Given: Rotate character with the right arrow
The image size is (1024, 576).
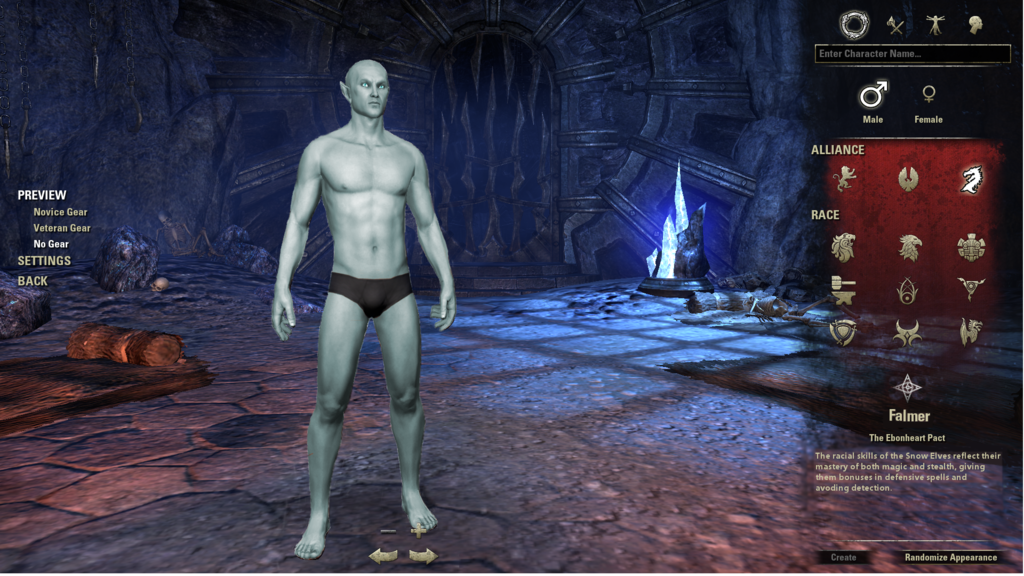Looking at the screenshot, I should 424,556.
